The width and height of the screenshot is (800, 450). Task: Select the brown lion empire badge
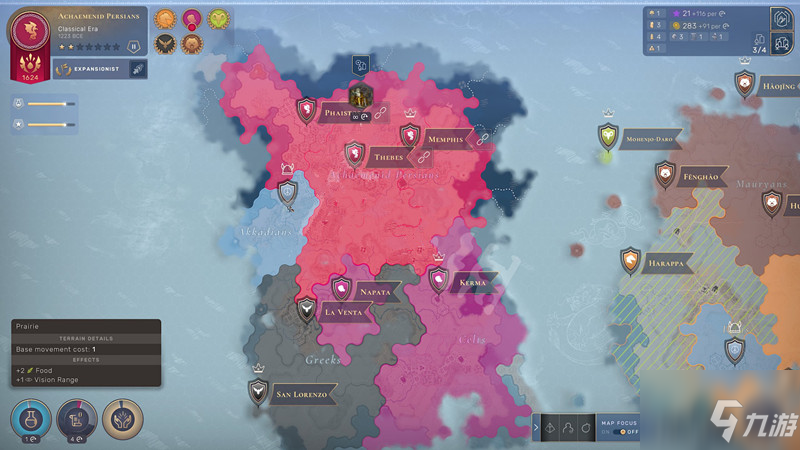click(192, 43)
